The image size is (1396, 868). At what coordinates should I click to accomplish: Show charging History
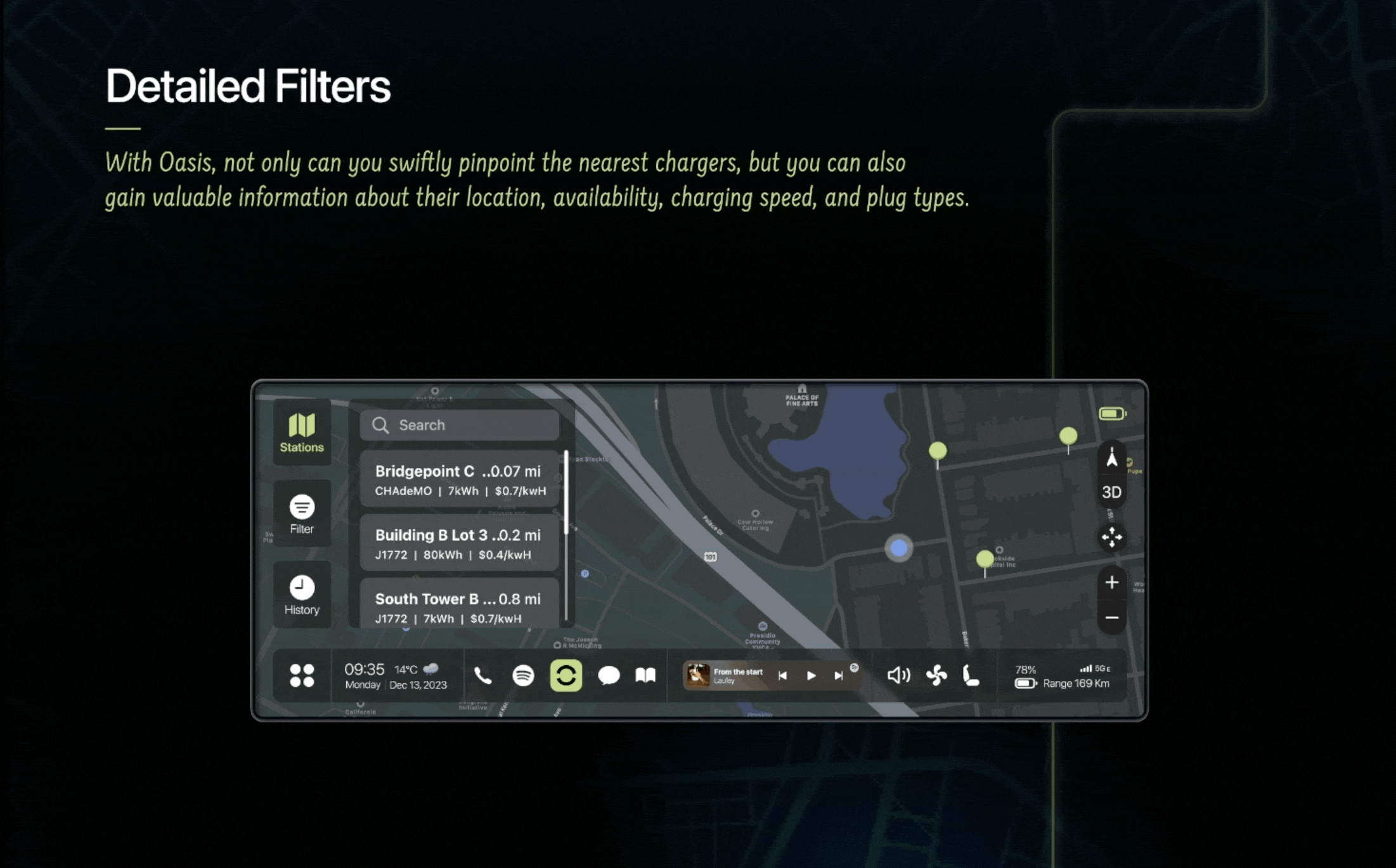(302, 595)
